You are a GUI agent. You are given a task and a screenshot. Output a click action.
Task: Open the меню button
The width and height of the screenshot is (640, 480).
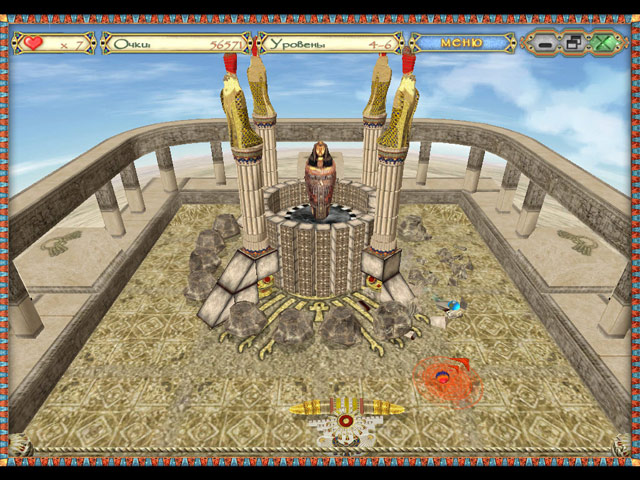click(462, 43)
